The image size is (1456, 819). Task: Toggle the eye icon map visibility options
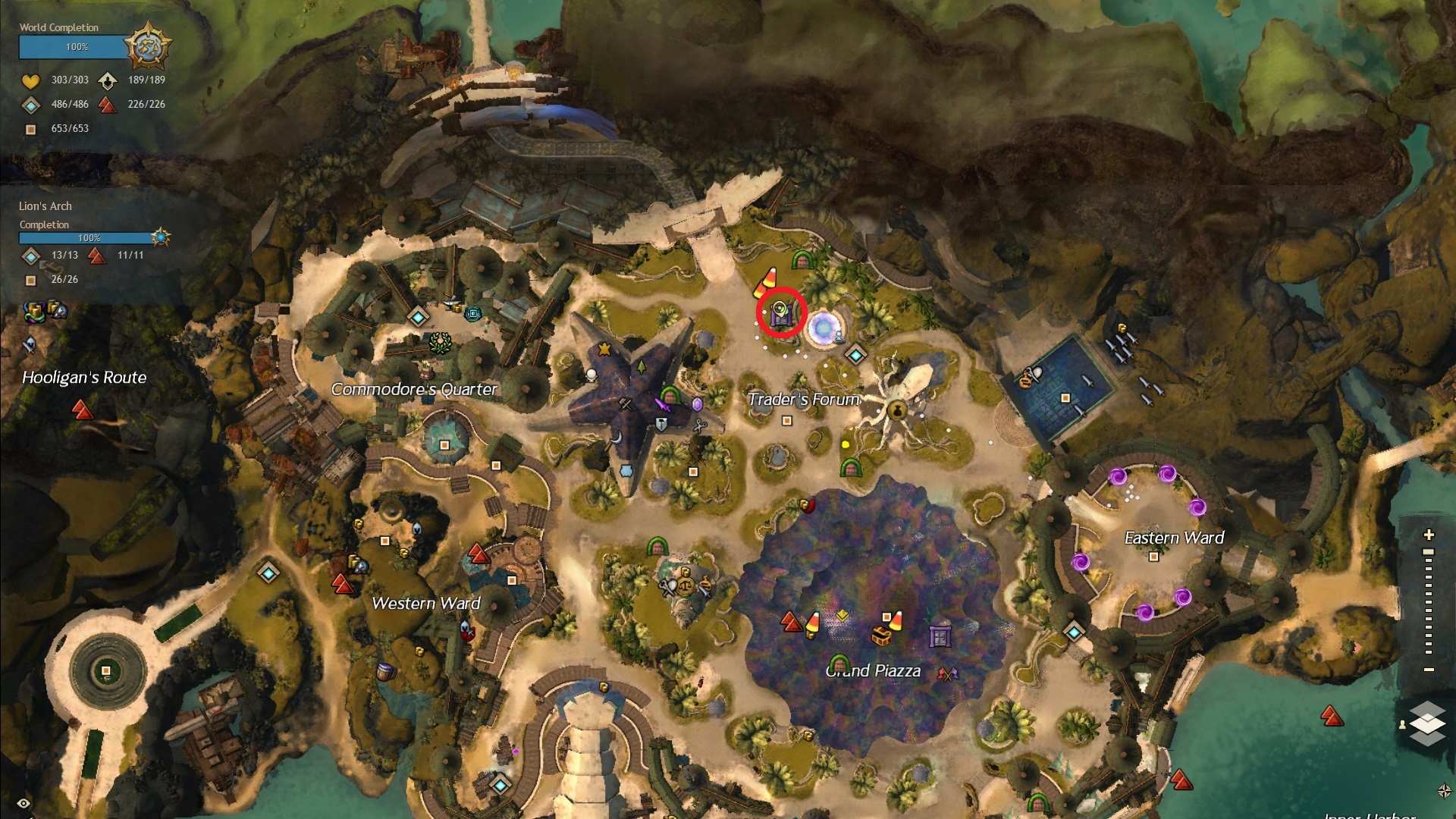[24, 803]
